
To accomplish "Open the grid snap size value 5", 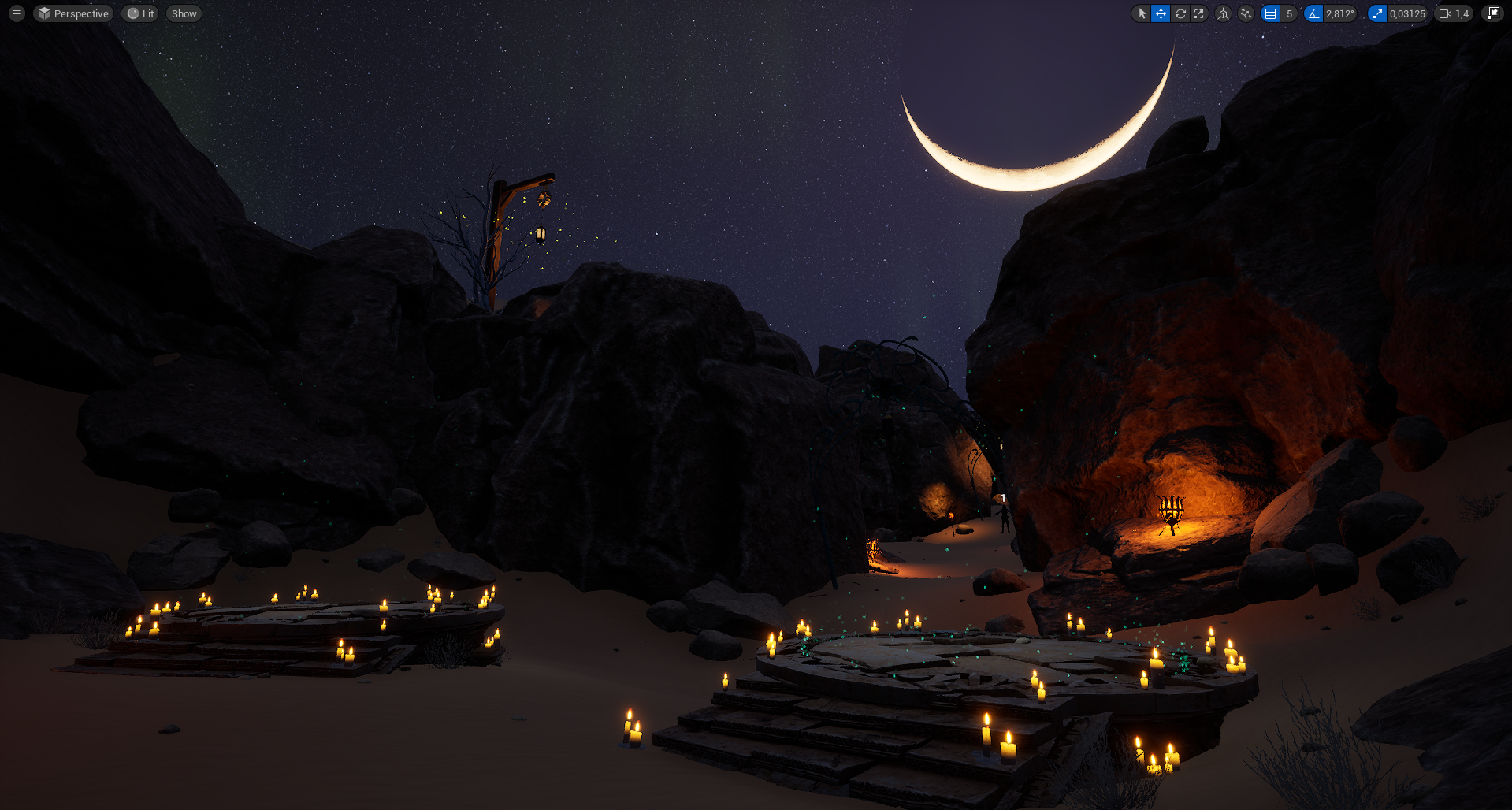I will pos(1289,13).
